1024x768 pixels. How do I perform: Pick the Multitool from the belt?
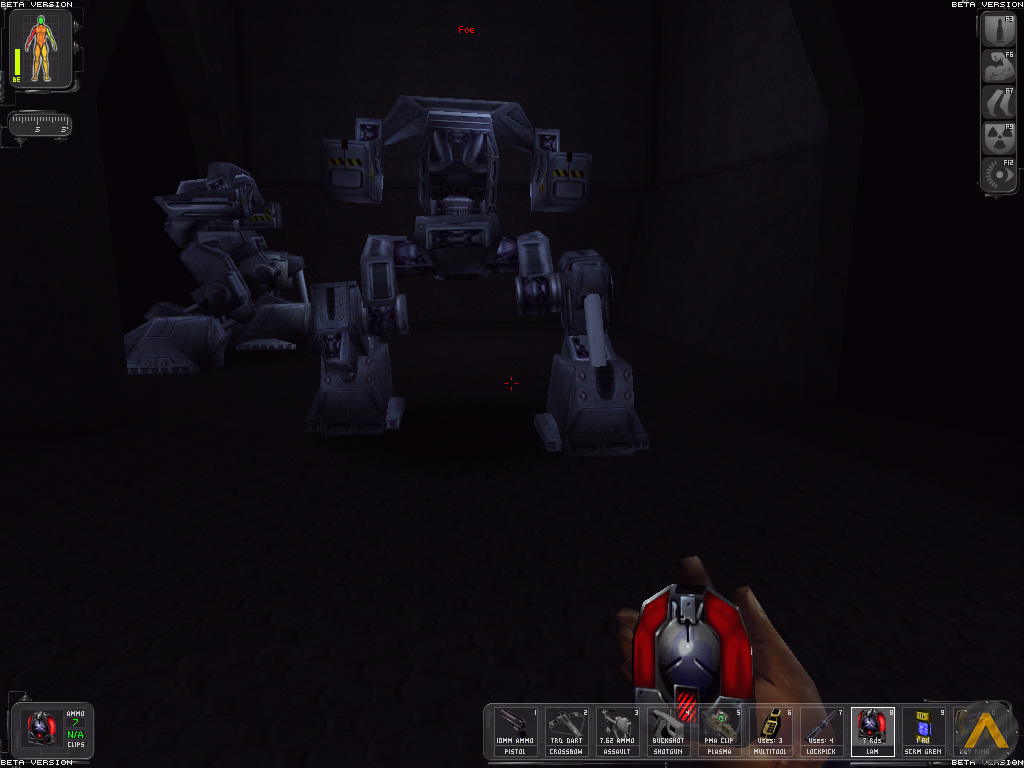click(770, 731)
